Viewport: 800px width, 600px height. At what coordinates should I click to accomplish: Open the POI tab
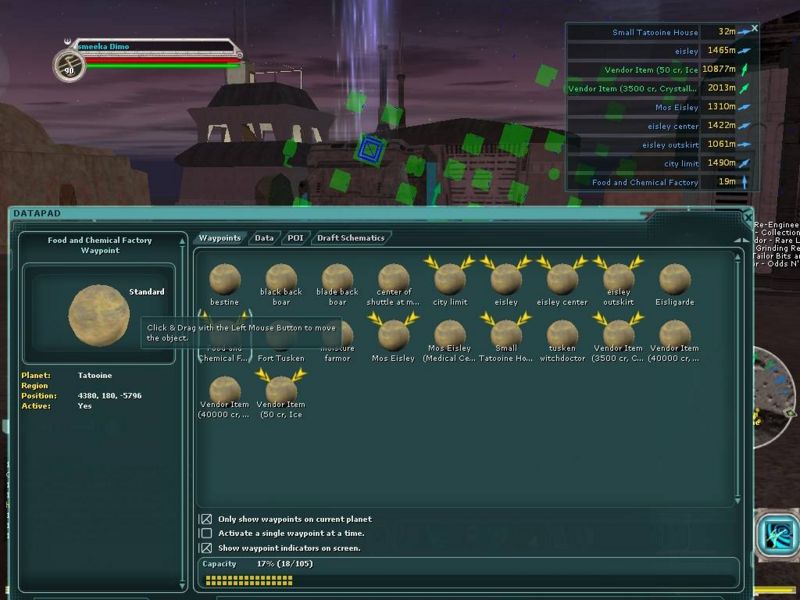pyautogui.click(x=295, y=238)
